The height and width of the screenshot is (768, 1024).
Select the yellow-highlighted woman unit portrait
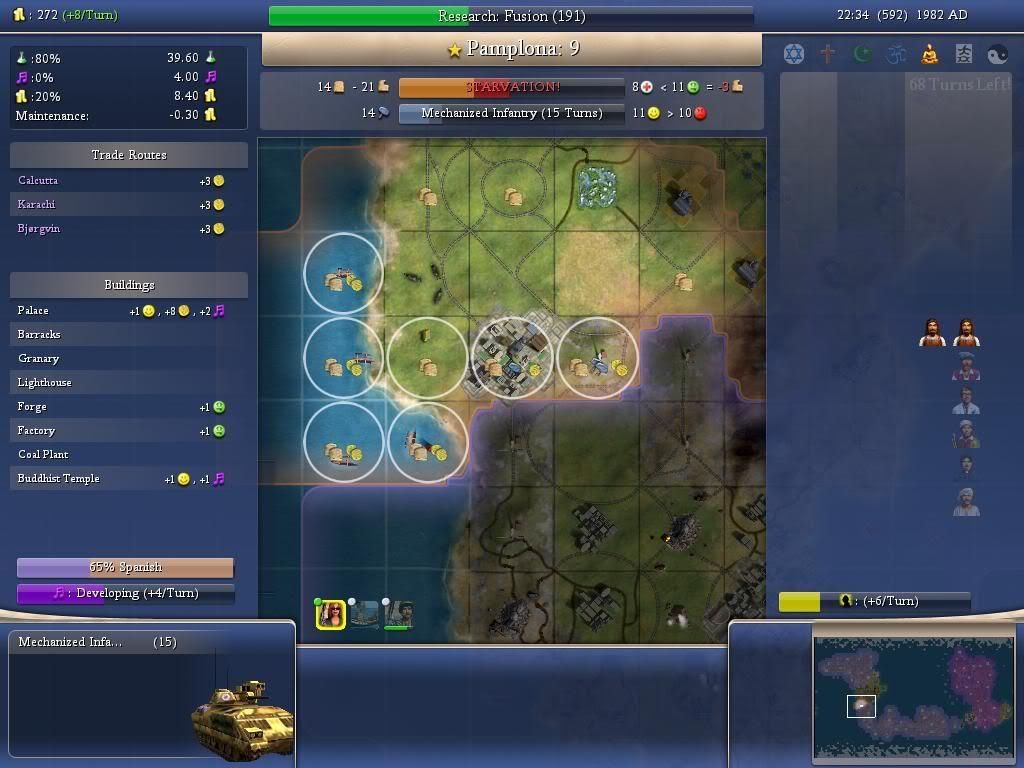[x=331, y=613]
